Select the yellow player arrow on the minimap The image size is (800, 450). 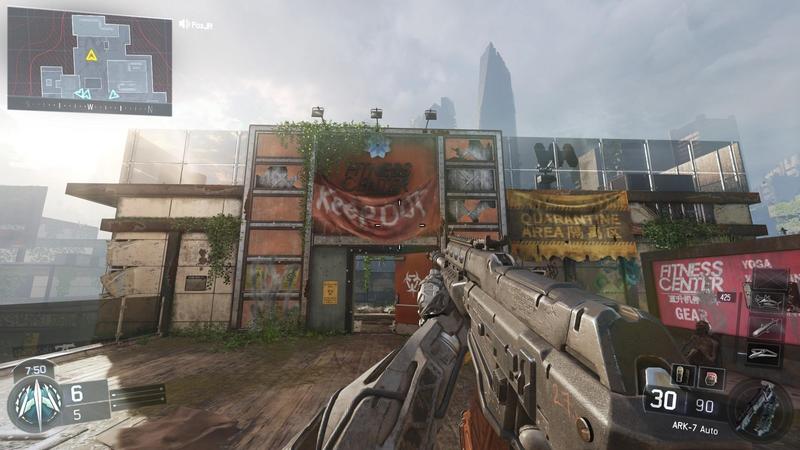(91, 55)
